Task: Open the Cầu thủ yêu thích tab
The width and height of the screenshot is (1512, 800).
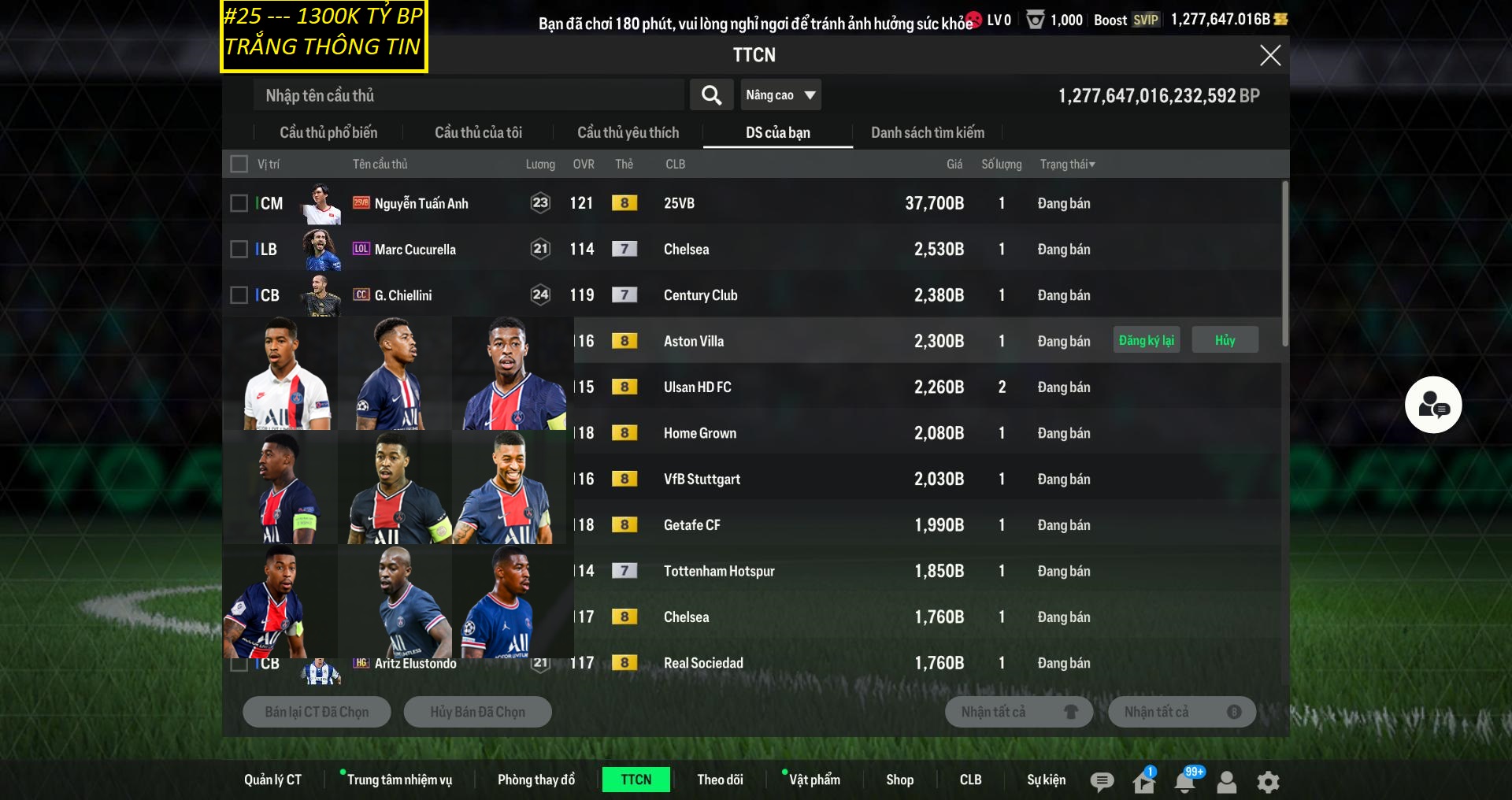Action: (x=628, y=132)
